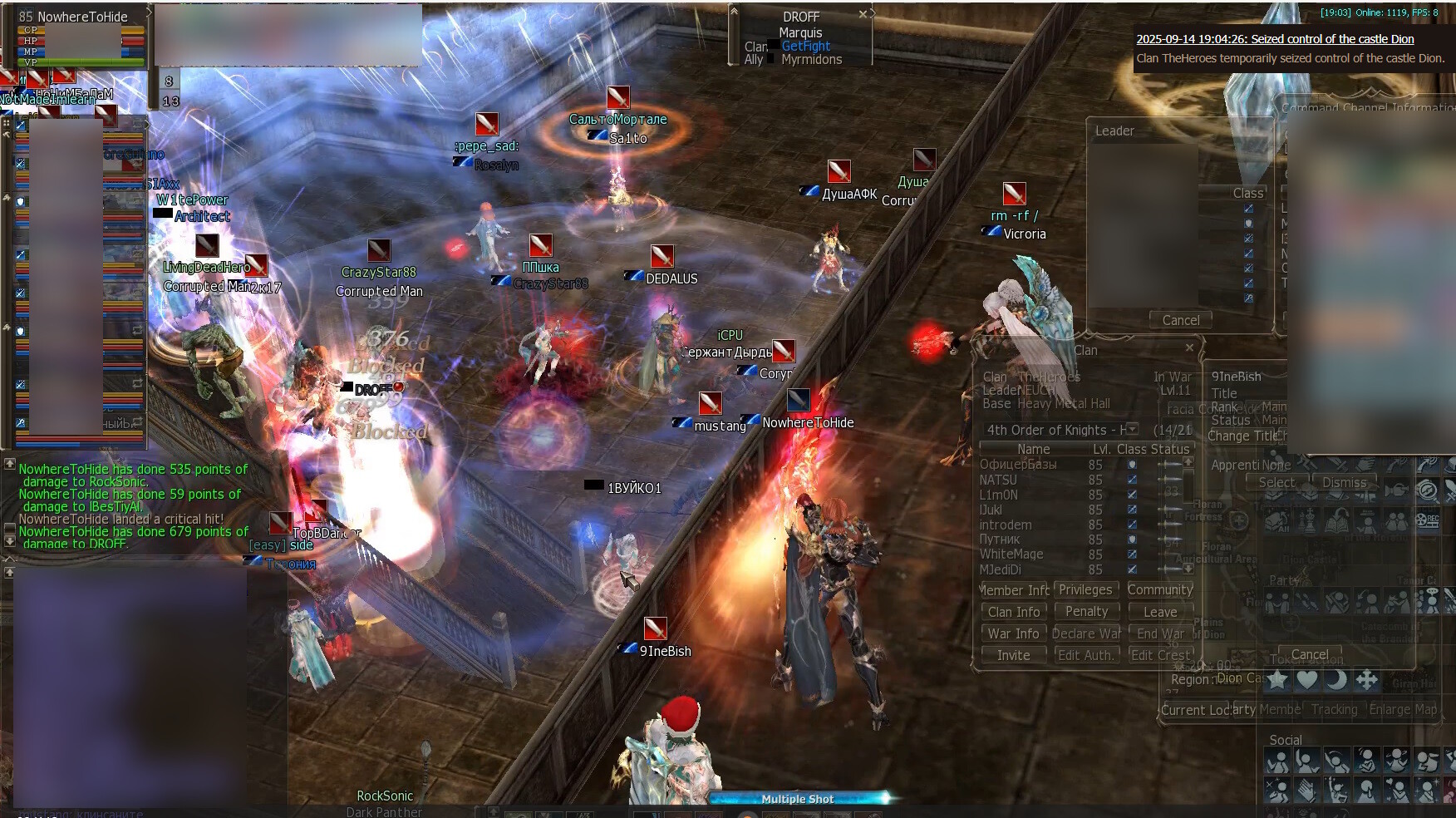Leave the clan with Leave button
Image resolution: width=1456 pixels, height=818 pixels.
coord(1160,612)
